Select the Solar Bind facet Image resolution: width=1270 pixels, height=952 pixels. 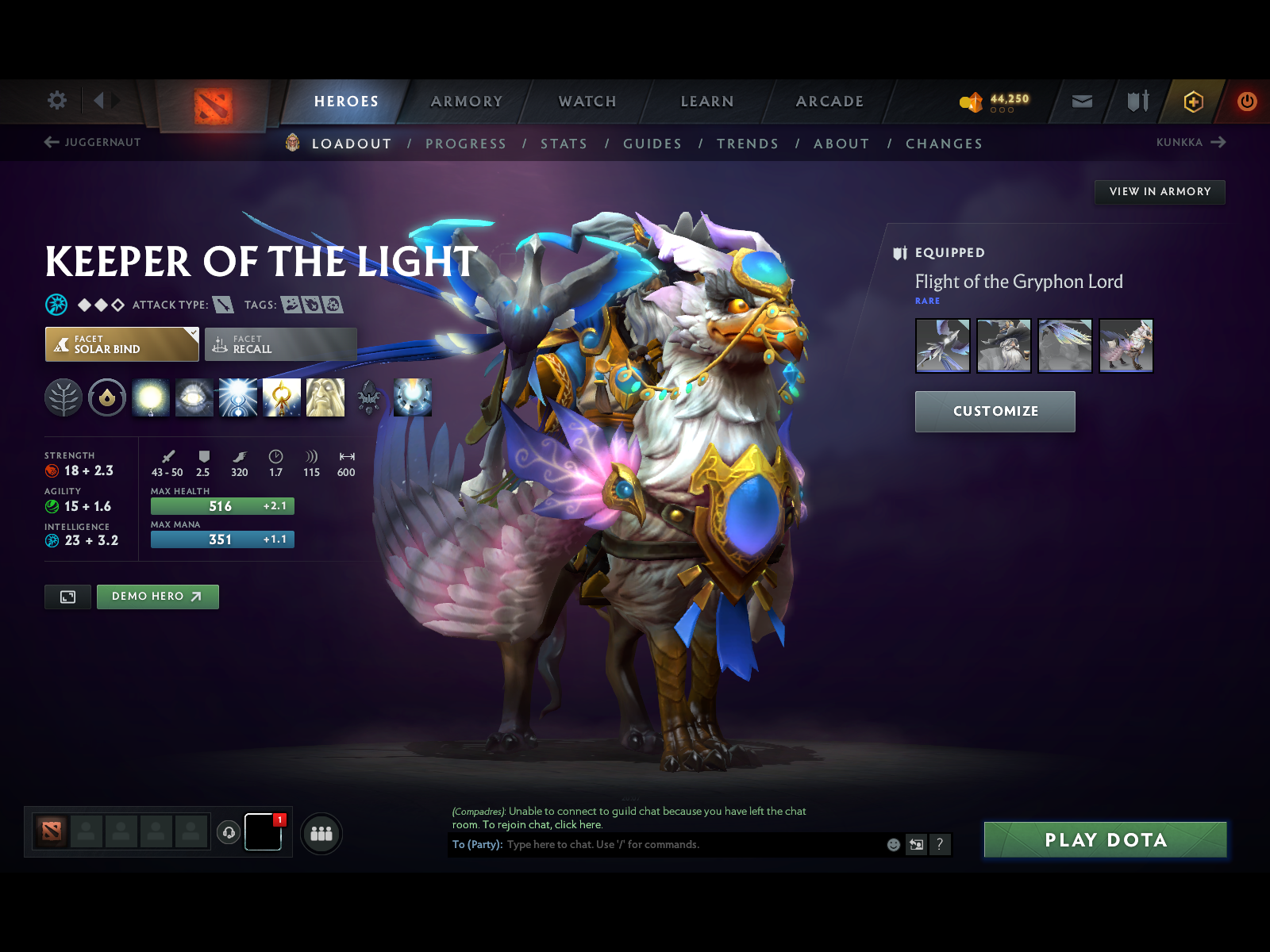121,344
